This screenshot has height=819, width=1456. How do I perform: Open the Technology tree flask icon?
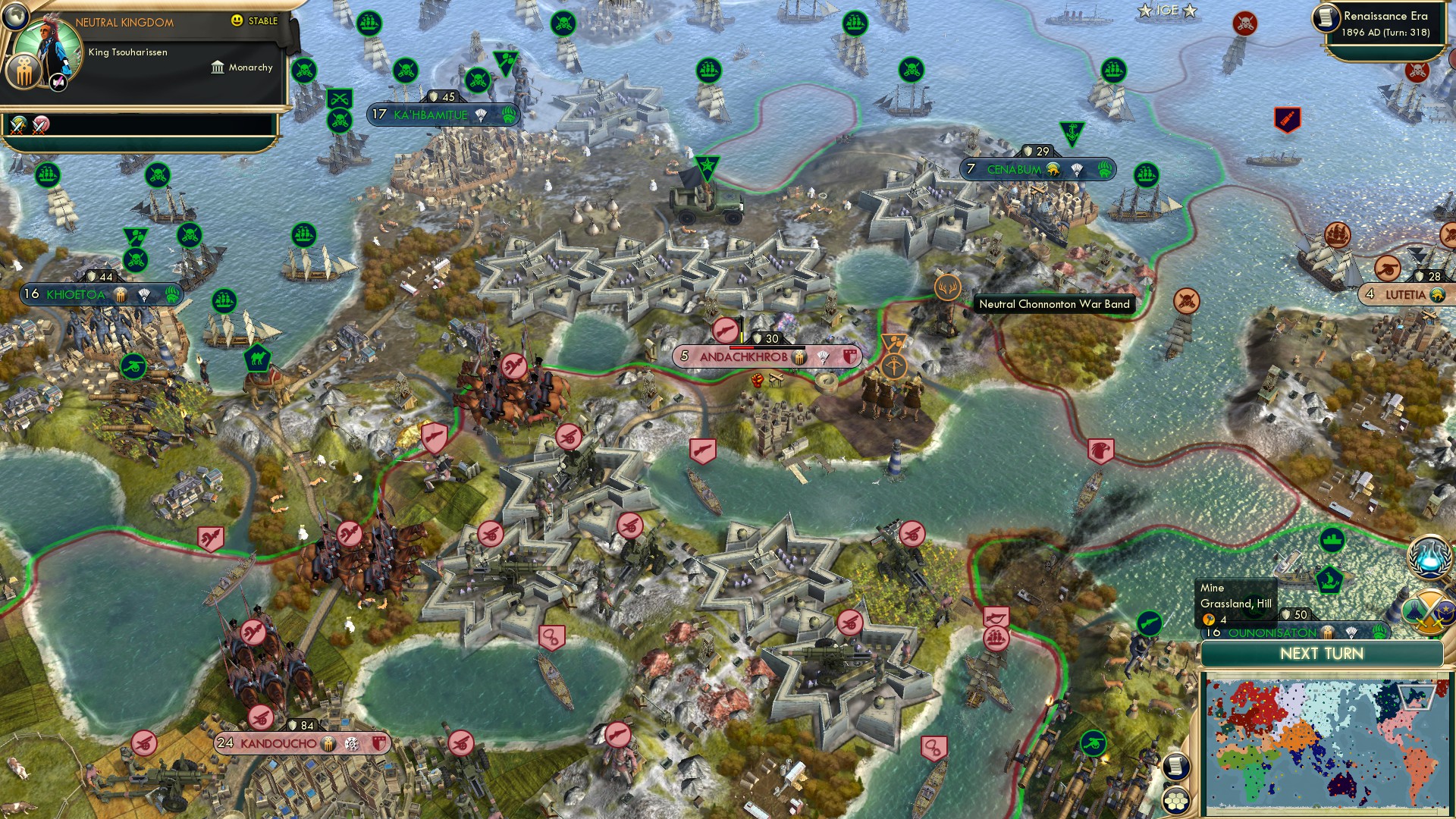pos(1428,556)
